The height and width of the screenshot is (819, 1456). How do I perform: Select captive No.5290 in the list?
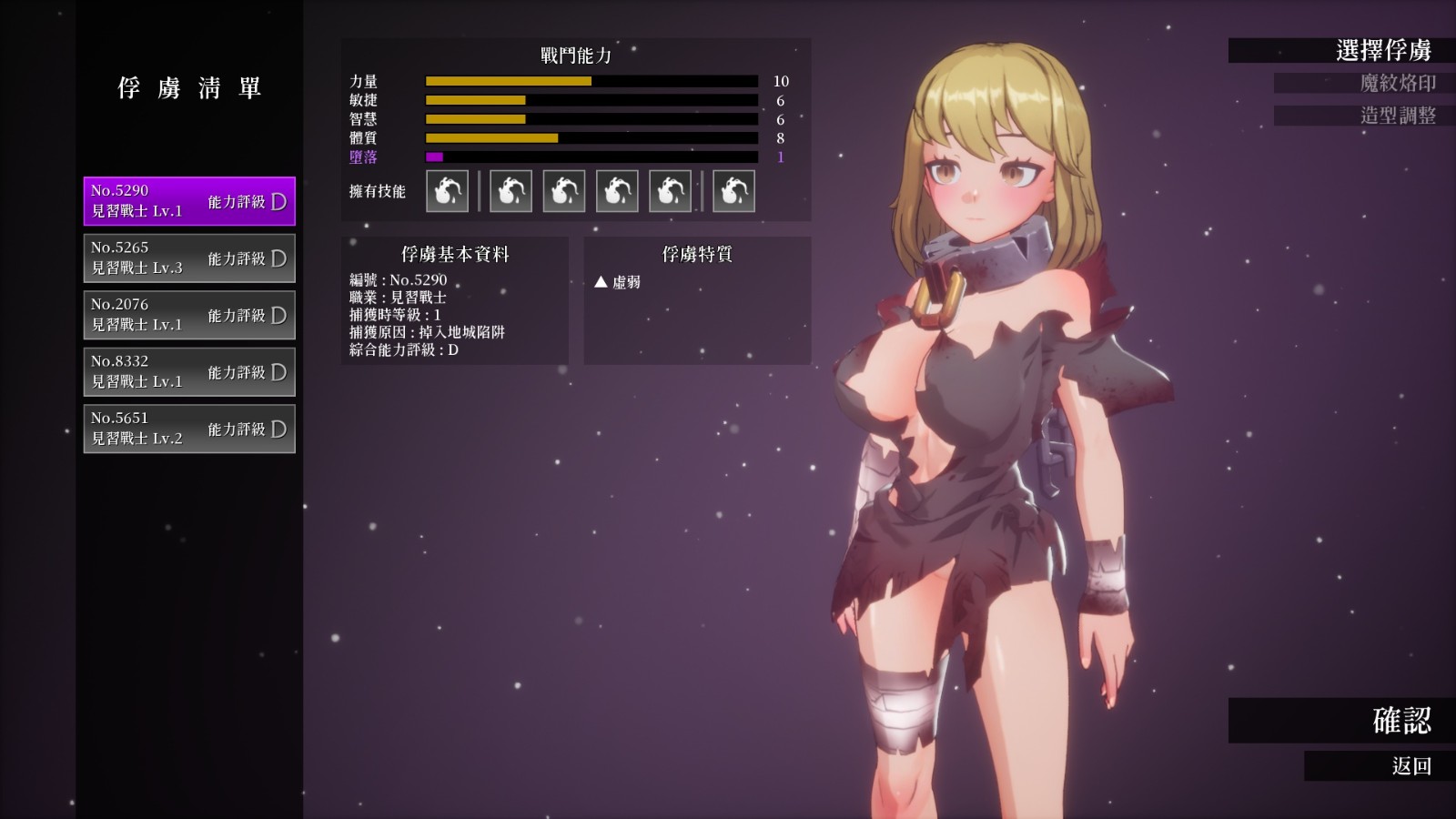coord(189,201)
